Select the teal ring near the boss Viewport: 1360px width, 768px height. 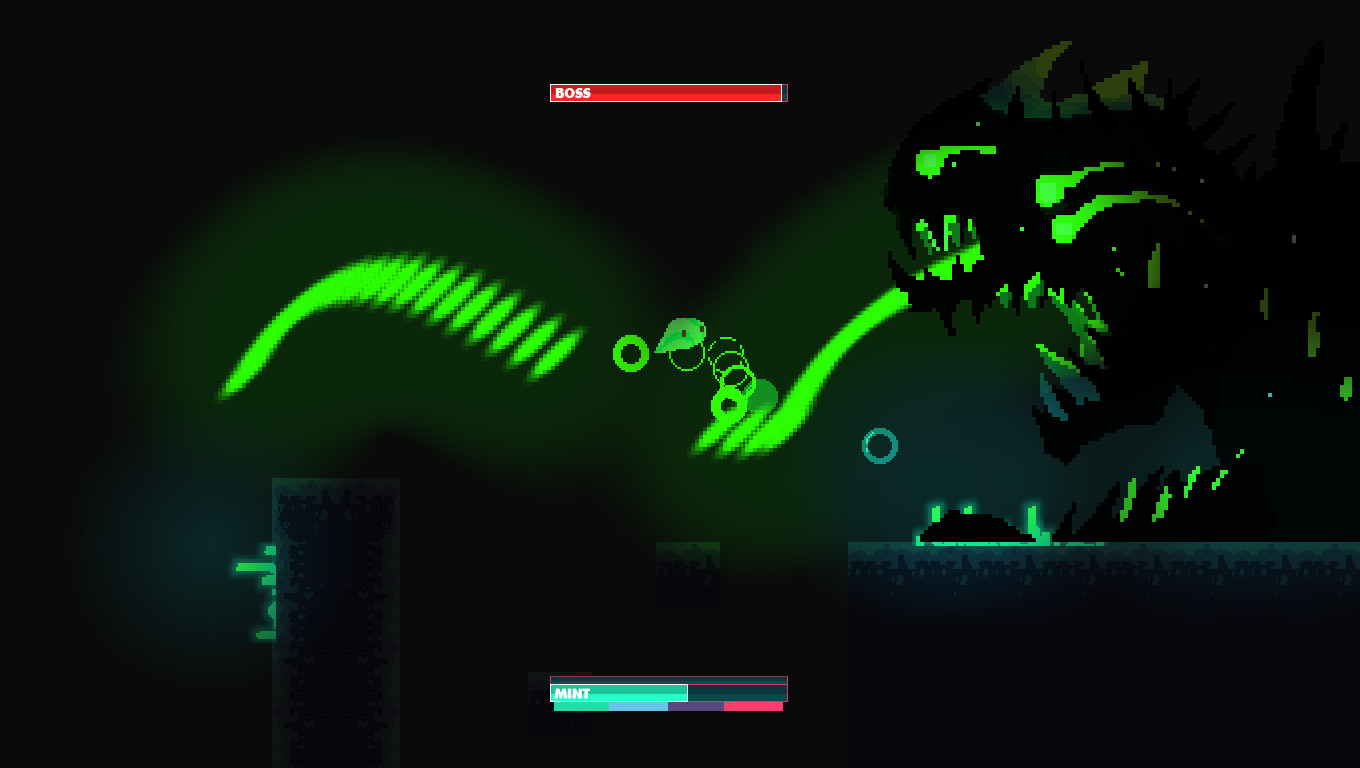pyautogui.click(x=880, y=444)
